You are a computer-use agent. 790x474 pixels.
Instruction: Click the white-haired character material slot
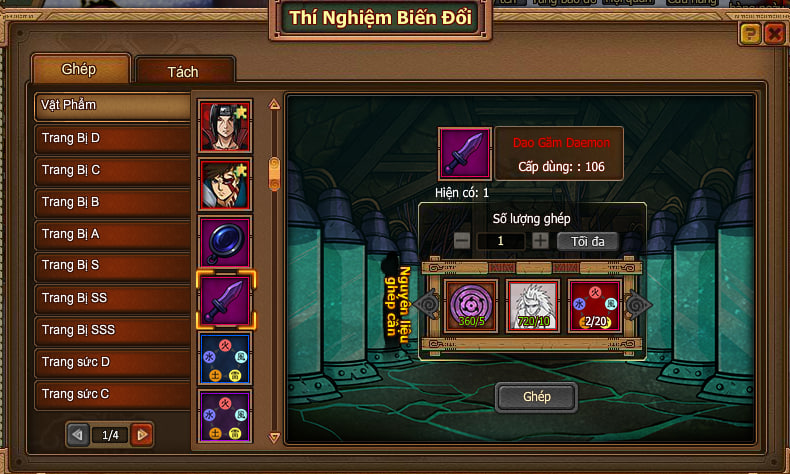click(x=533, y=304)
